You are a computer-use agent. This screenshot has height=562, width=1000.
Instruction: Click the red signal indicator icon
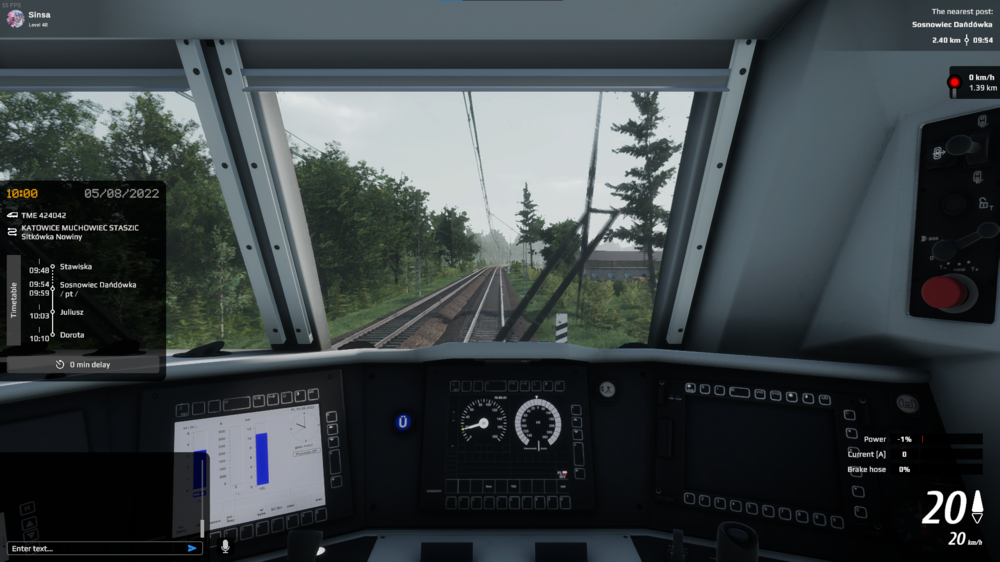(954, 82)
